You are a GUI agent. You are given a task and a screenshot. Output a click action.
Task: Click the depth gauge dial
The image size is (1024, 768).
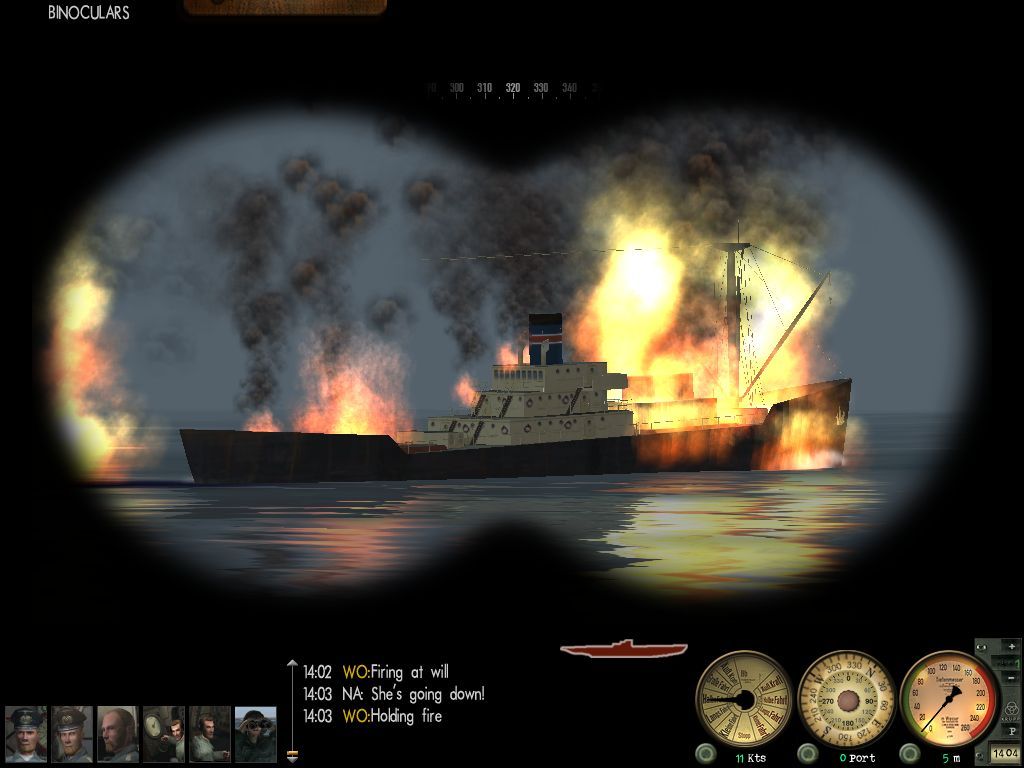pyautogui.click(x=948, y=698)
